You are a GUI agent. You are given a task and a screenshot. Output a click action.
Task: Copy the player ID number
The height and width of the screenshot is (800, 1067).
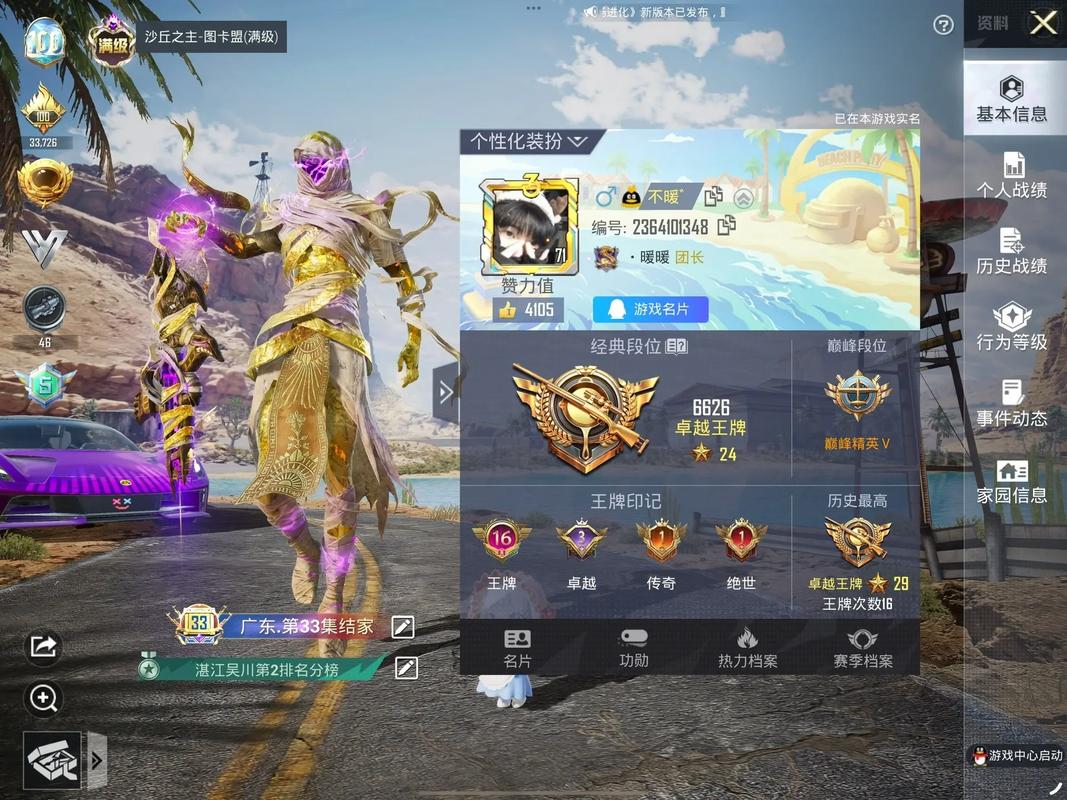727,226
